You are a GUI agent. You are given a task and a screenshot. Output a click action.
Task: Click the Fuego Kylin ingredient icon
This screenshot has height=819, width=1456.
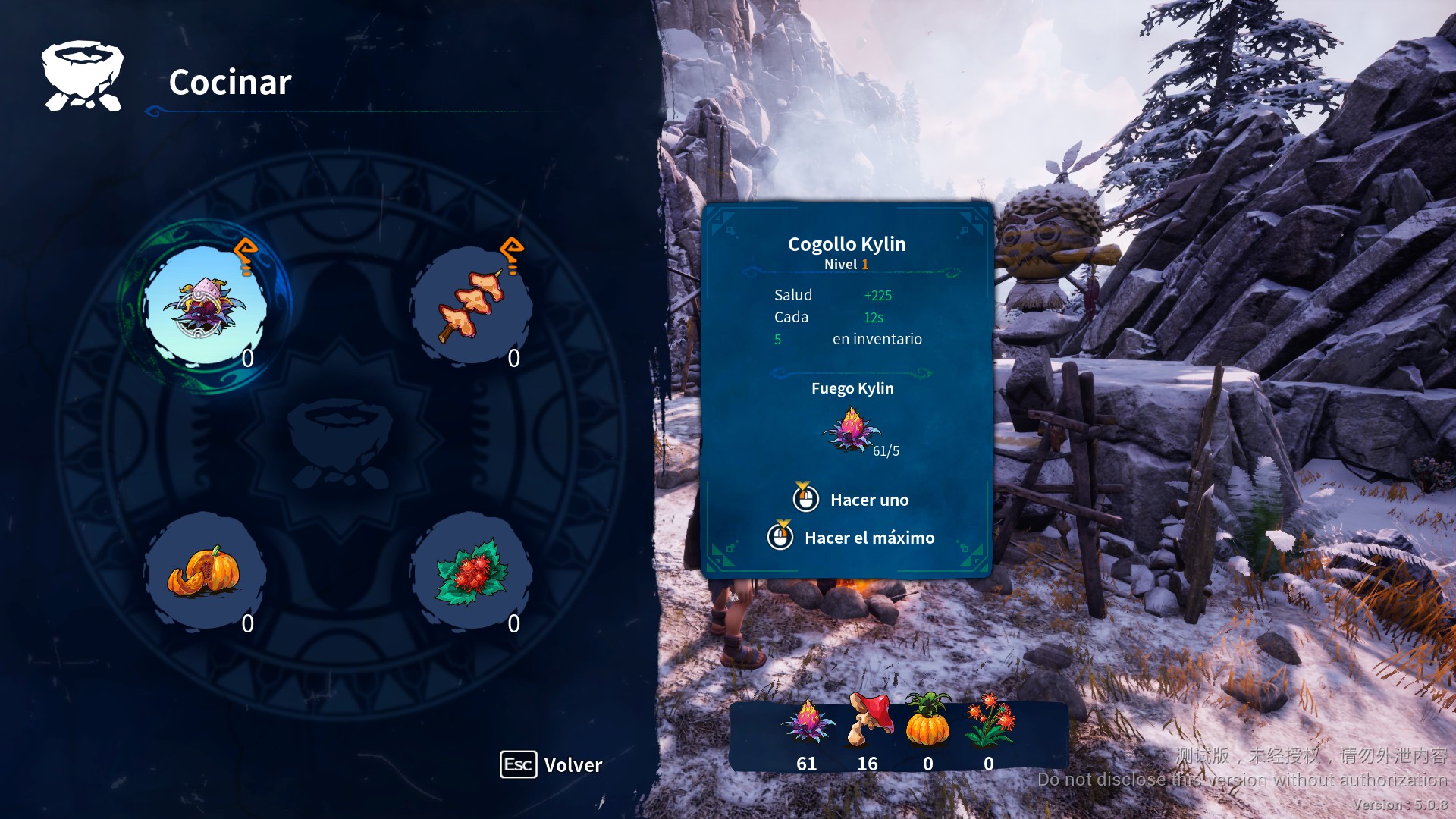click(852, 430)
